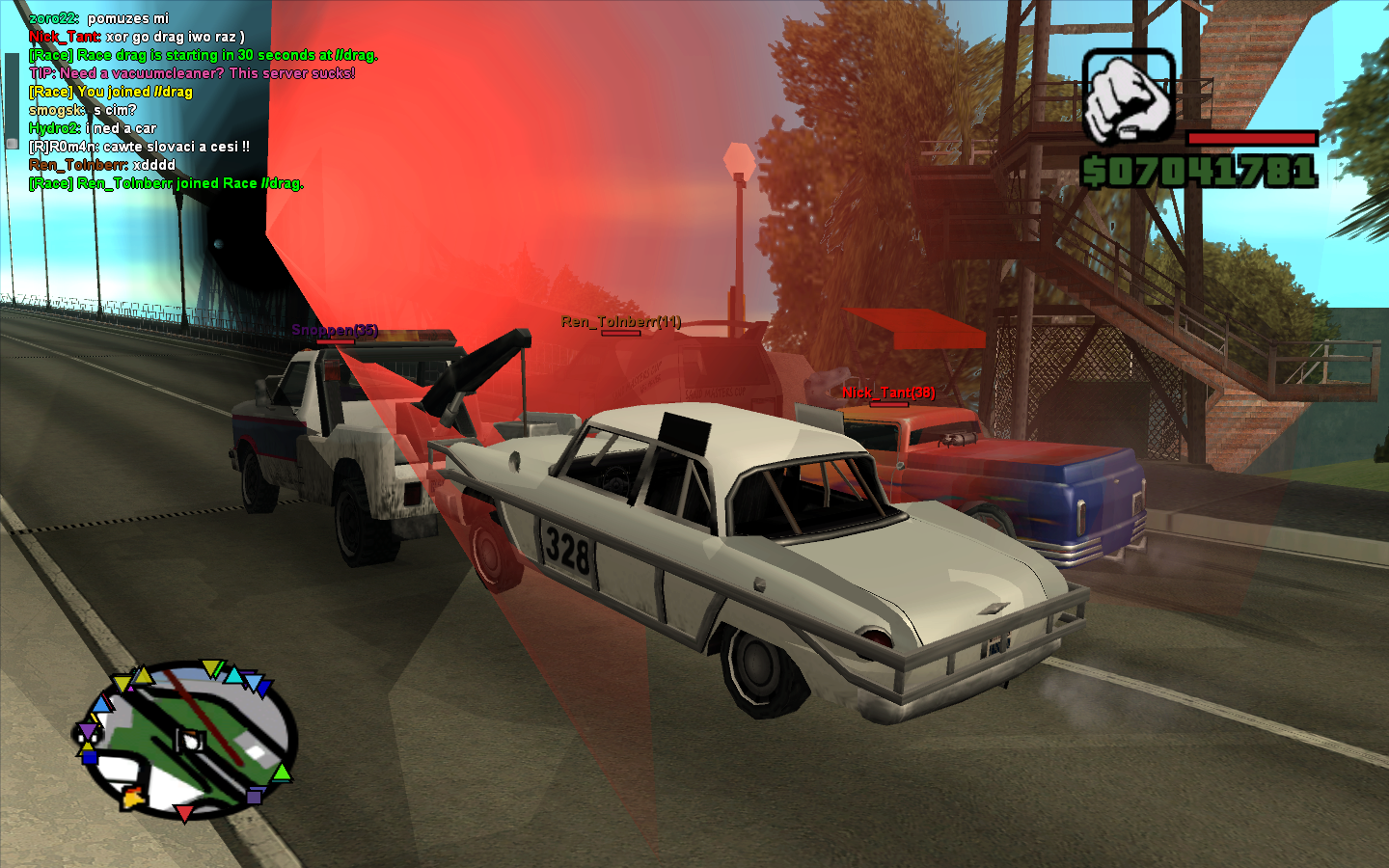Screen dimensions: 1389x868
Task: Click the number 328 on the white car
Action: point(569,550)
